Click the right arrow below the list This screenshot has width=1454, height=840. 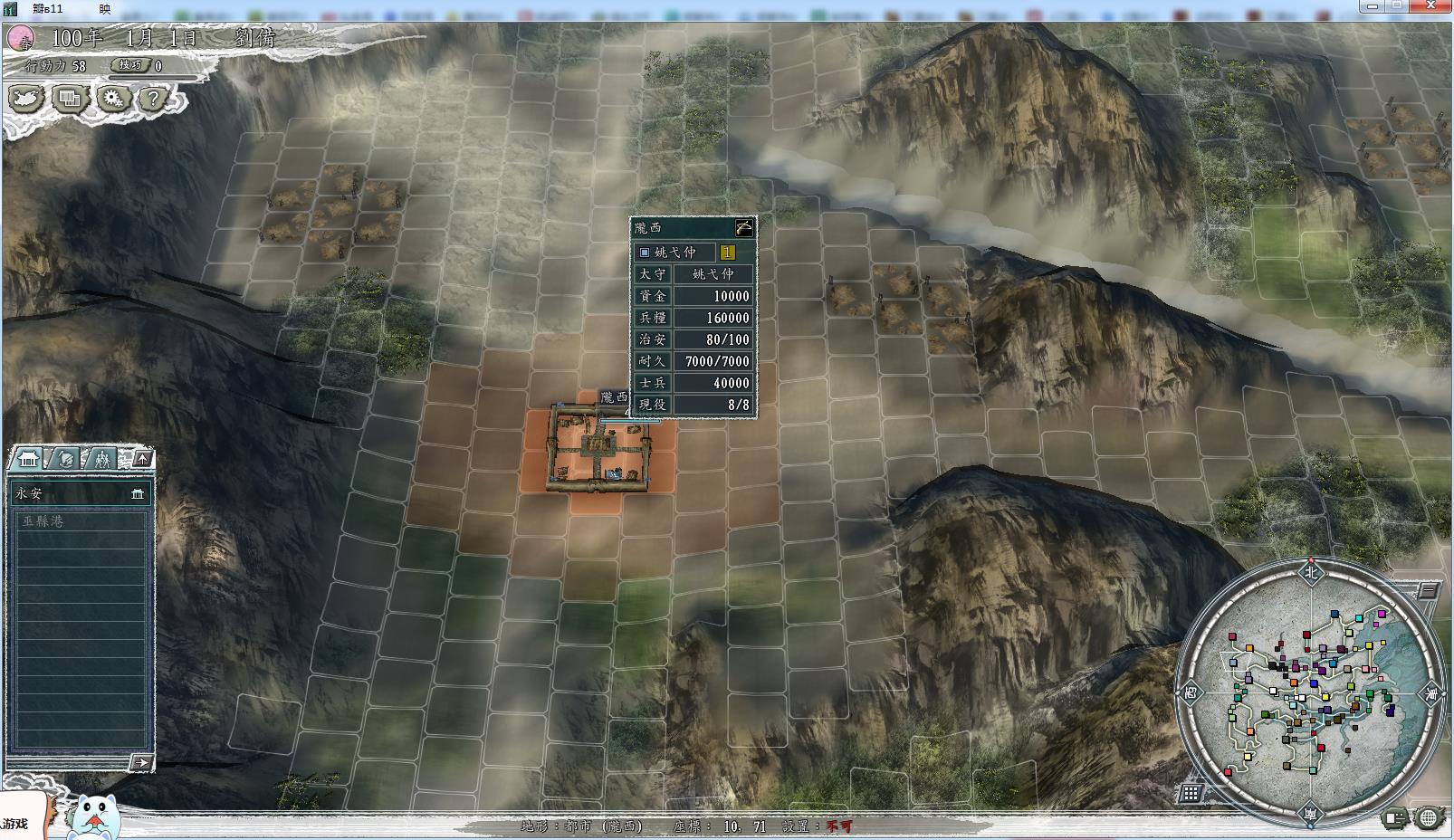click(x=140, y=762)
